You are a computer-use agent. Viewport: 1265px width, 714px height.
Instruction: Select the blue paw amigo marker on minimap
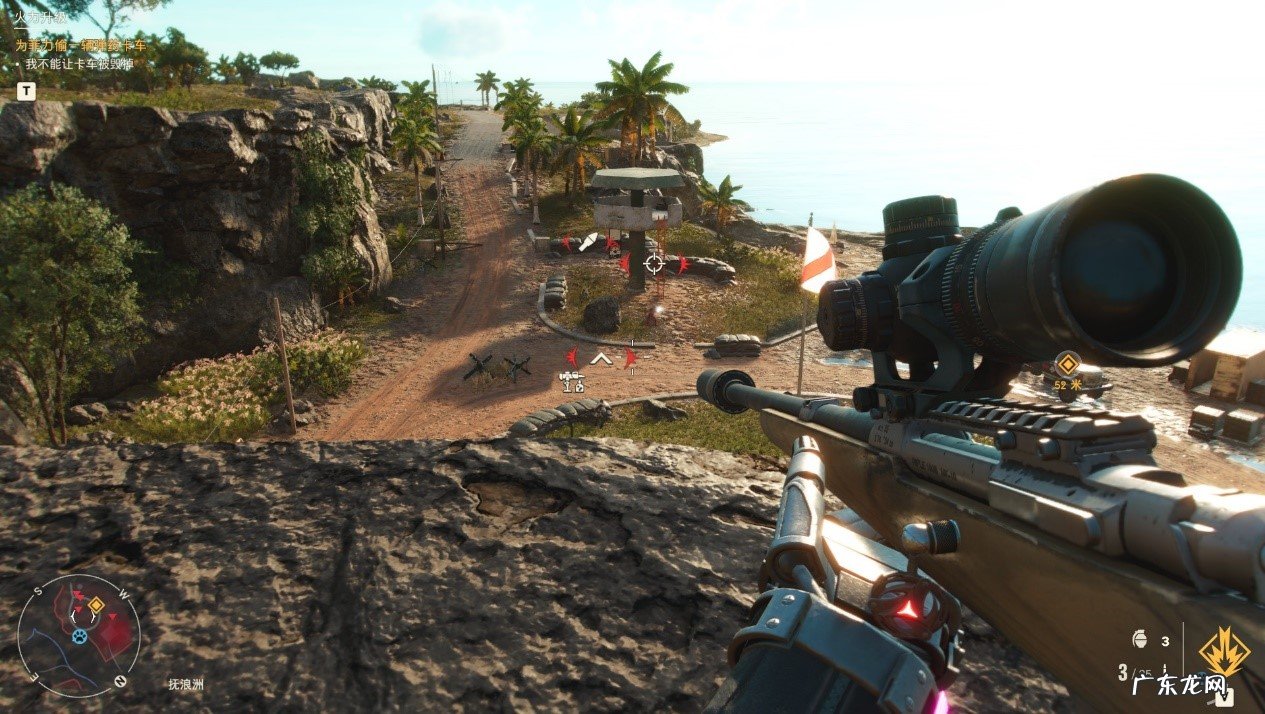click(79, 635)
